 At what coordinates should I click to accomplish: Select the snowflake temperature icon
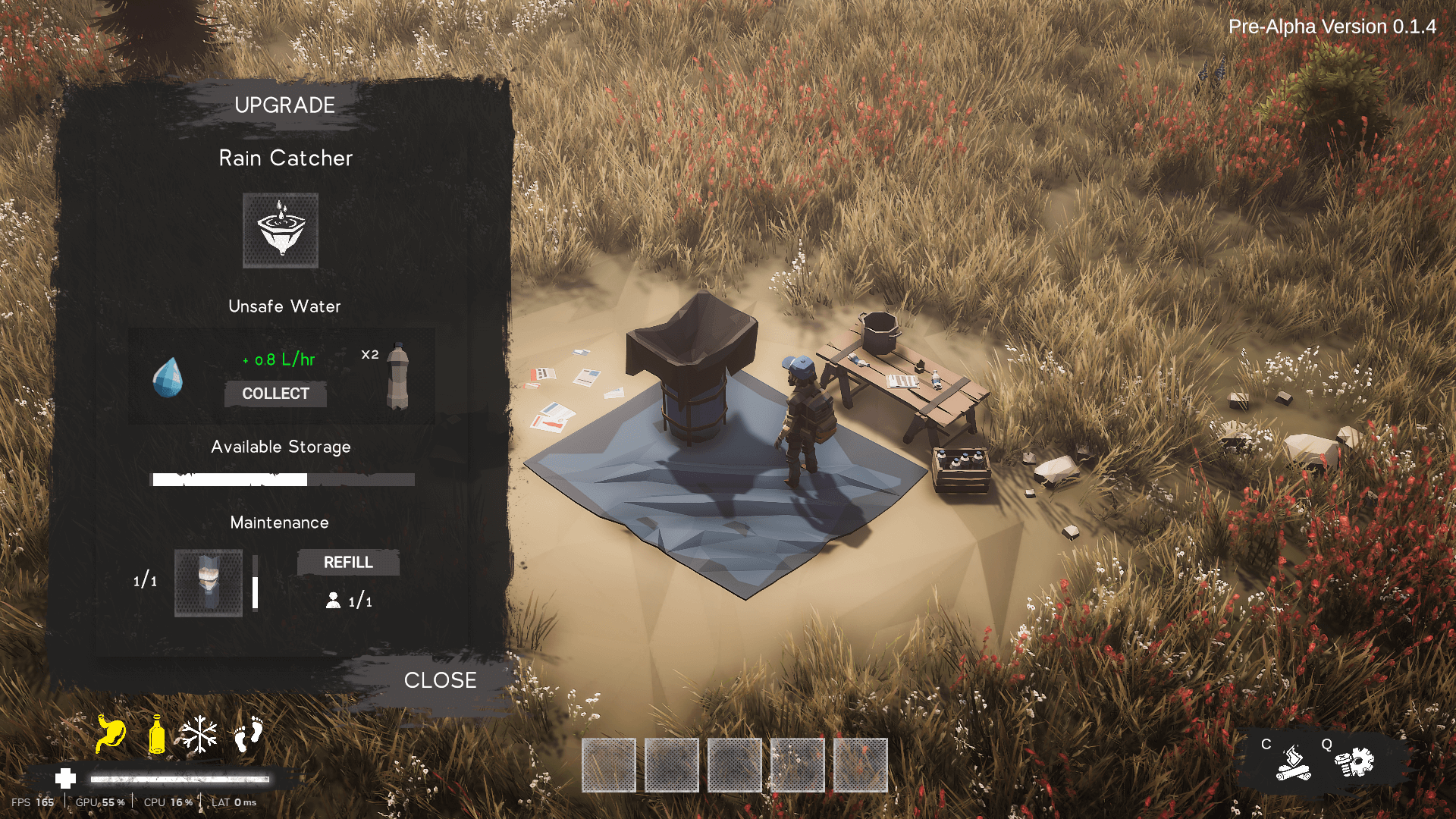[x=199, y=734]
